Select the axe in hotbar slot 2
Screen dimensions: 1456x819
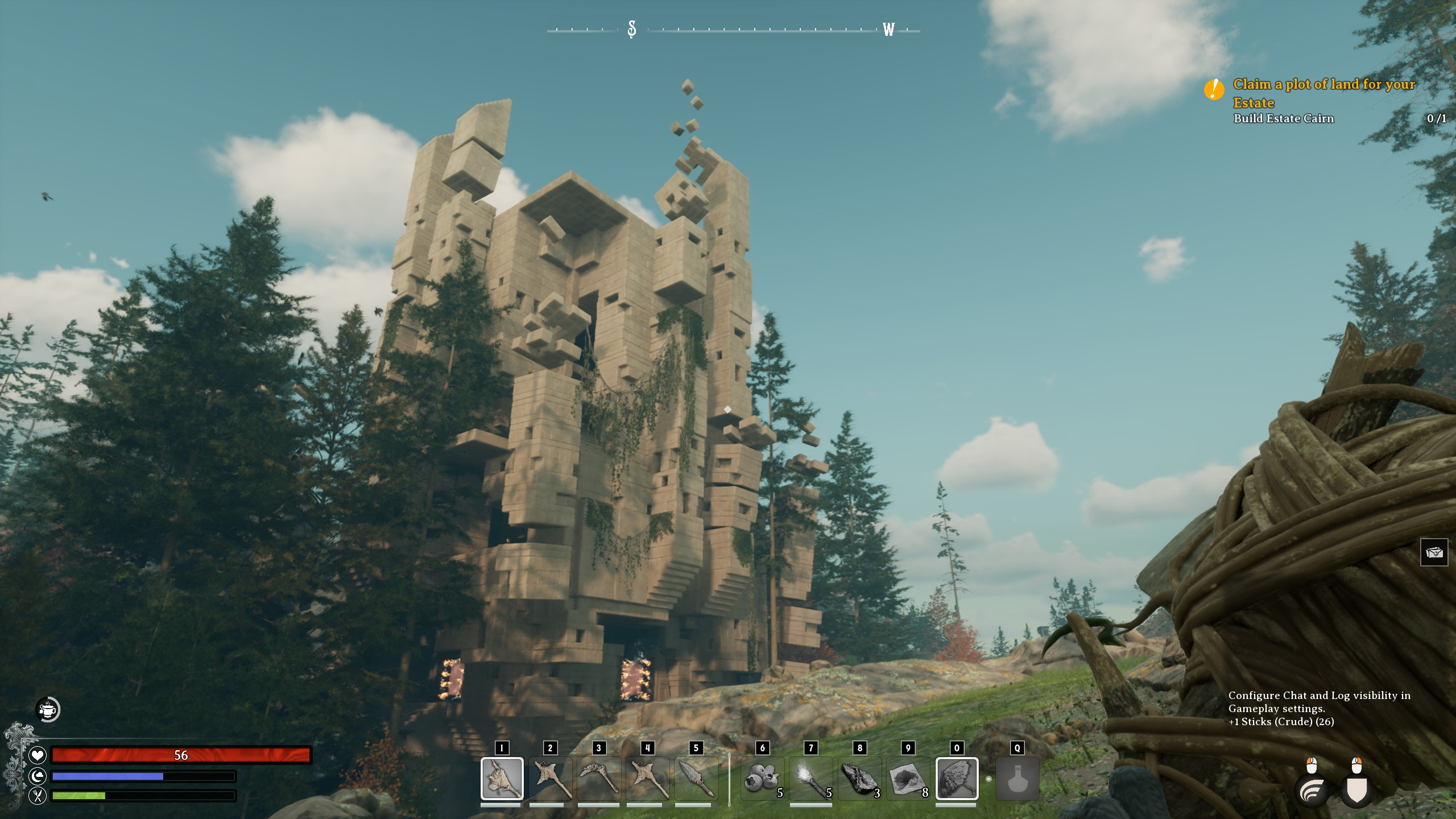(x=550, y=778)
